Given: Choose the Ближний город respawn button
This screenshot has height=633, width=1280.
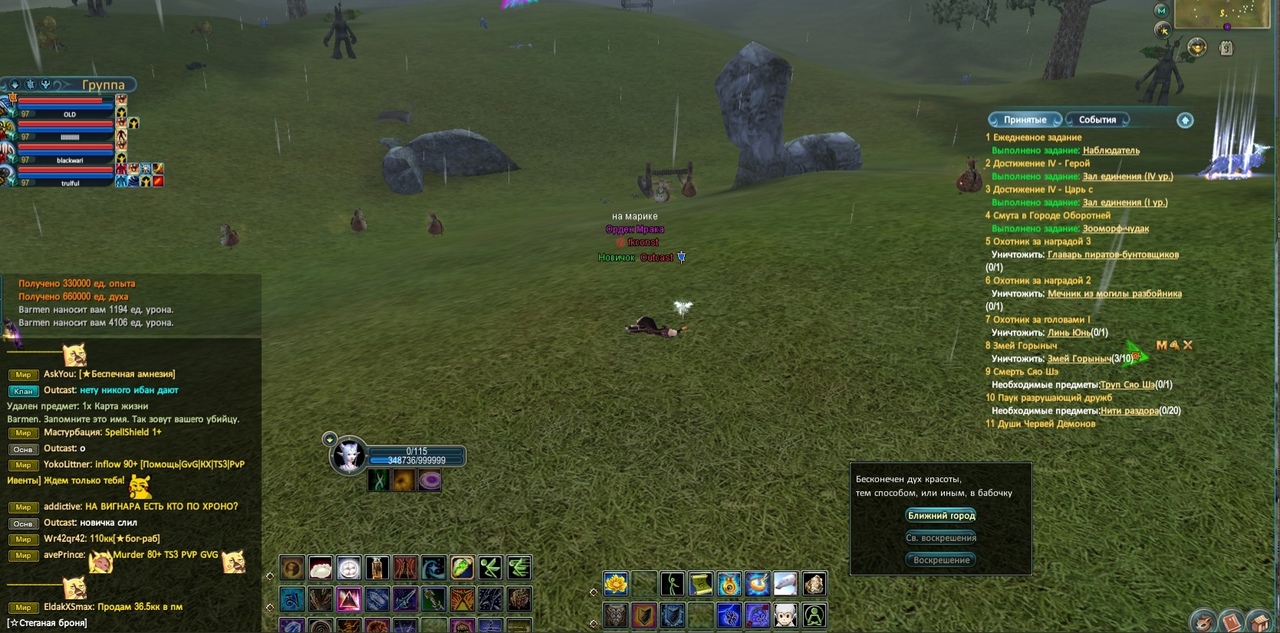Looking at the screenshot, I should [x=940, y=516].
